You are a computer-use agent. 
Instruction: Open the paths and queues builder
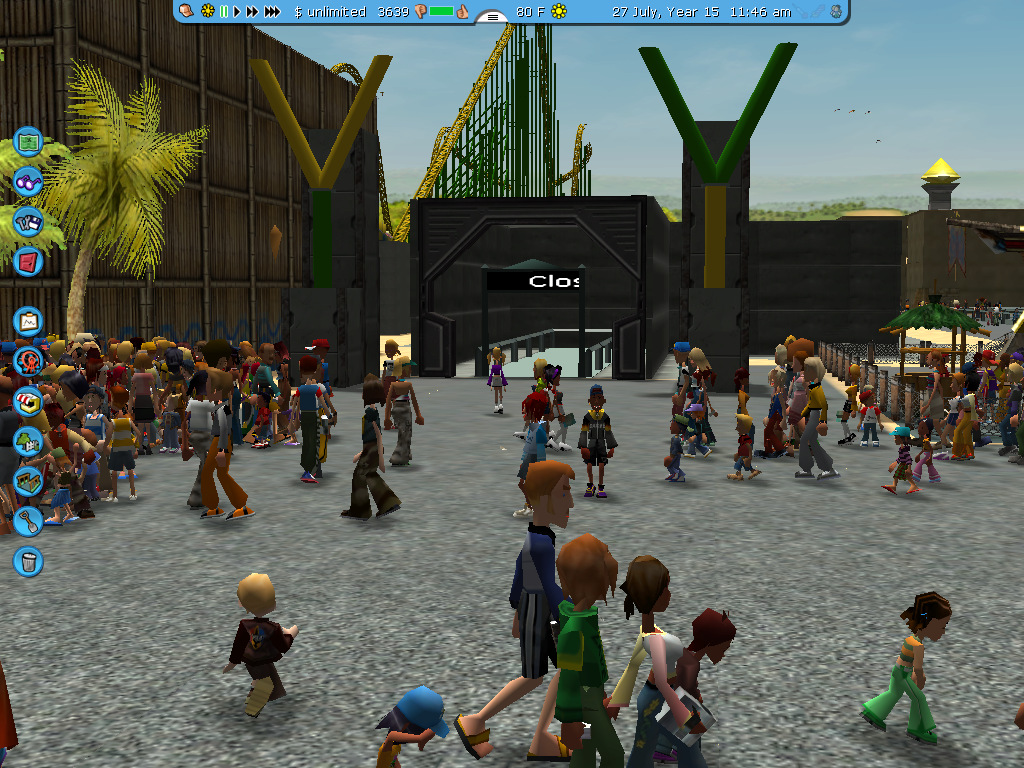pyautogui.click(x=28, y=481)
